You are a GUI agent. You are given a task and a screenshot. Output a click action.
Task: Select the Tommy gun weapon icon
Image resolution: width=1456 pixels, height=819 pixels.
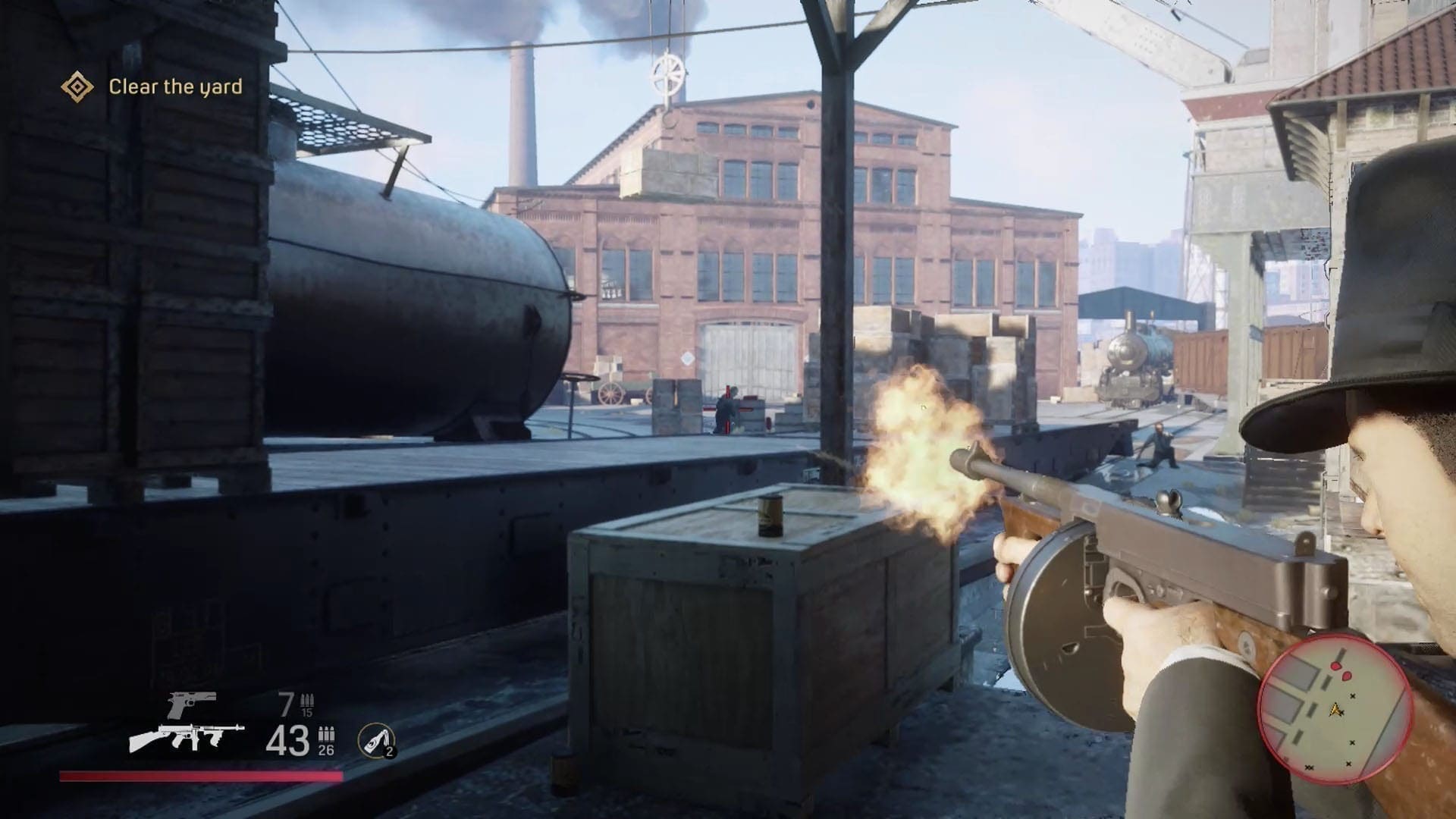coord(187,736)
